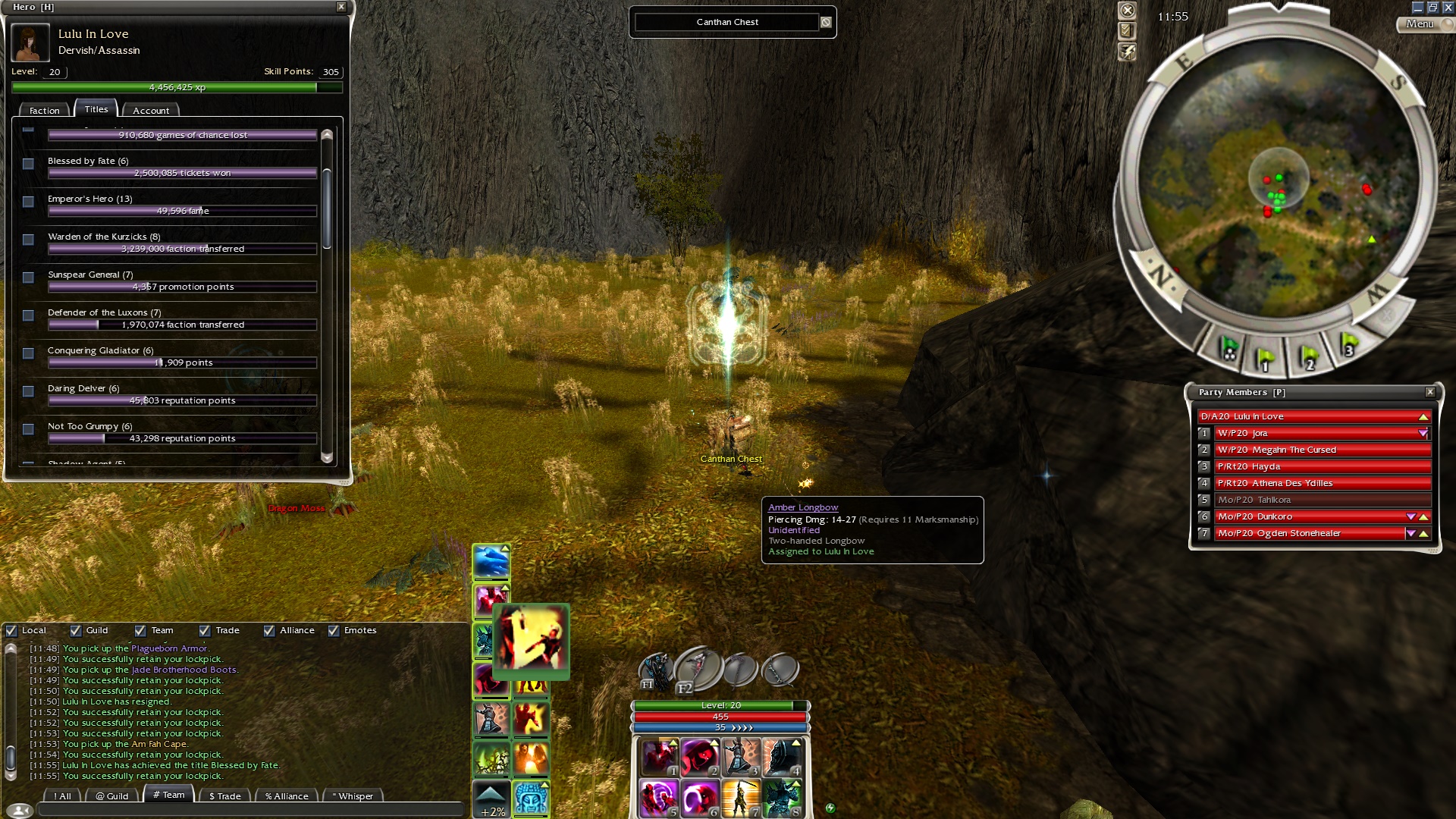Click the circular compass minimap

tap(1279, 182)
